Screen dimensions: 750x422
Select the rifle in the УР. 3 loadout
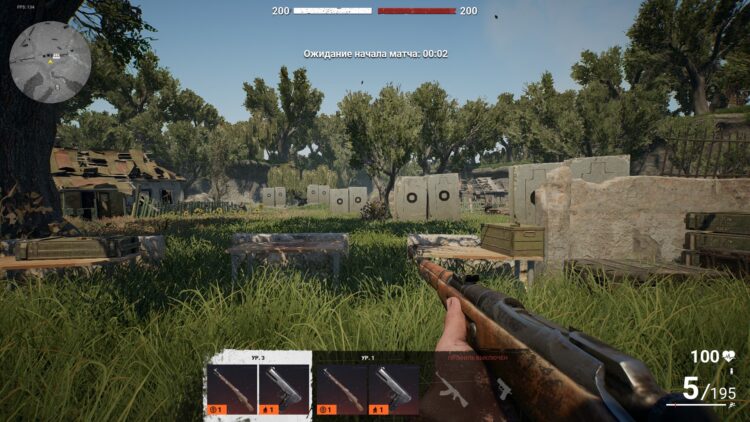(x=231, y=388)
